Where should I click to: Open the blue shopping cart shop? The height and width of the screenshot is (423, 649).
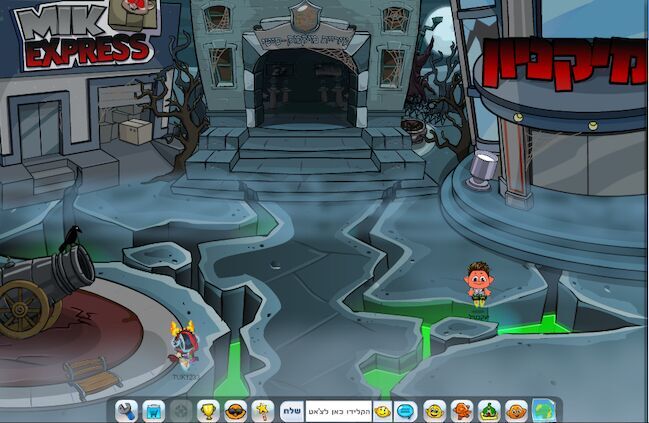pos(153,410)
